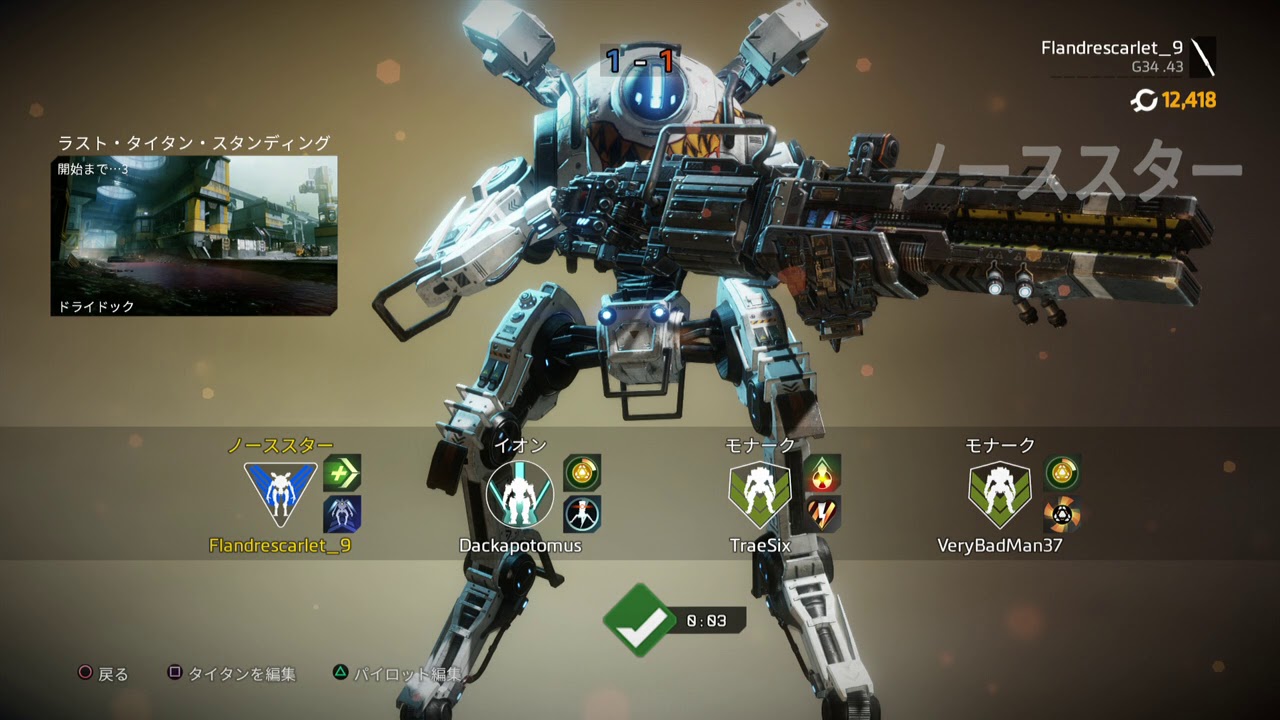The width and height of the screenshot is (1280, 720).
Task: Choose TraeSix's Monarch titan emblem
Action: (760, 494)
